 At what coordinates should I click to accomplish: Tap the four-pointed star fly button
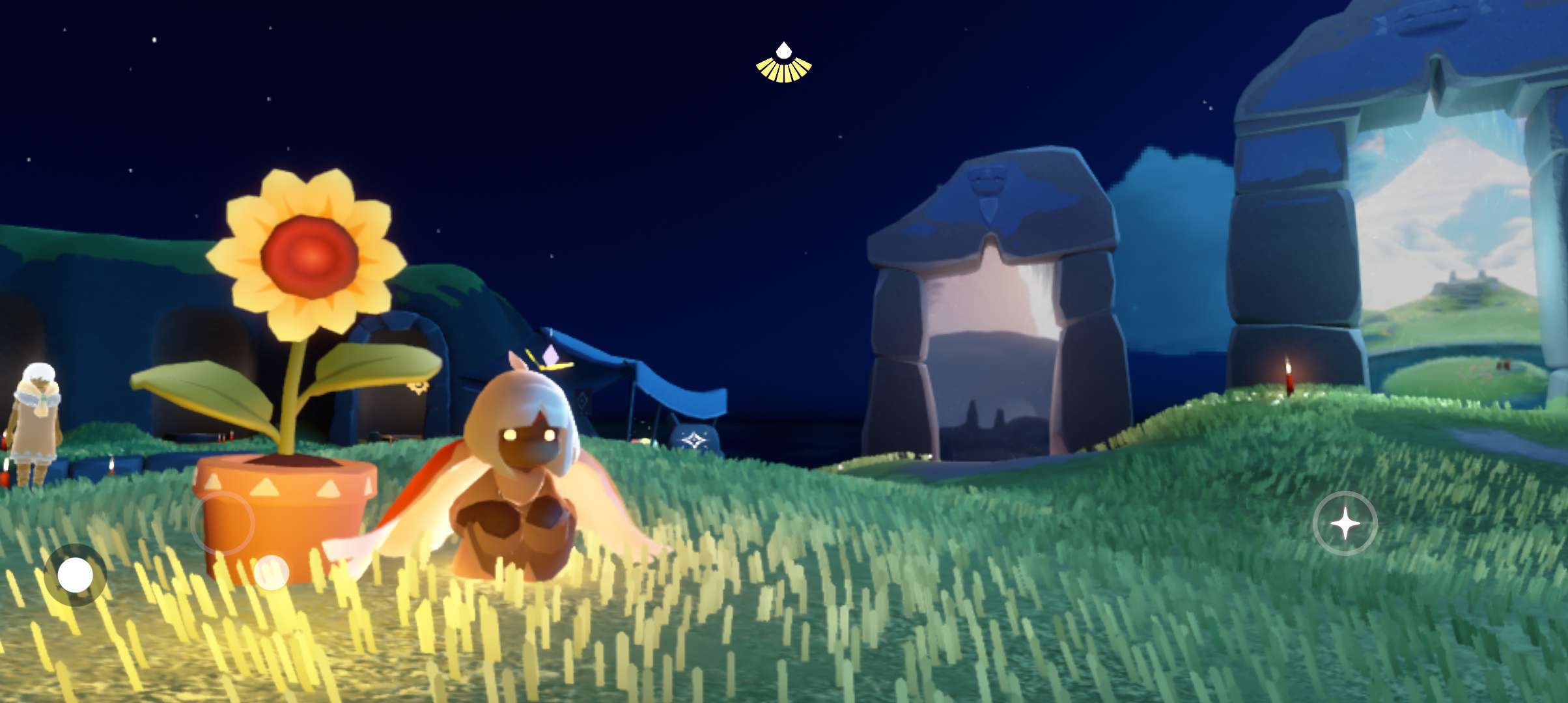pyautogui.click(x=1345, y=523)
